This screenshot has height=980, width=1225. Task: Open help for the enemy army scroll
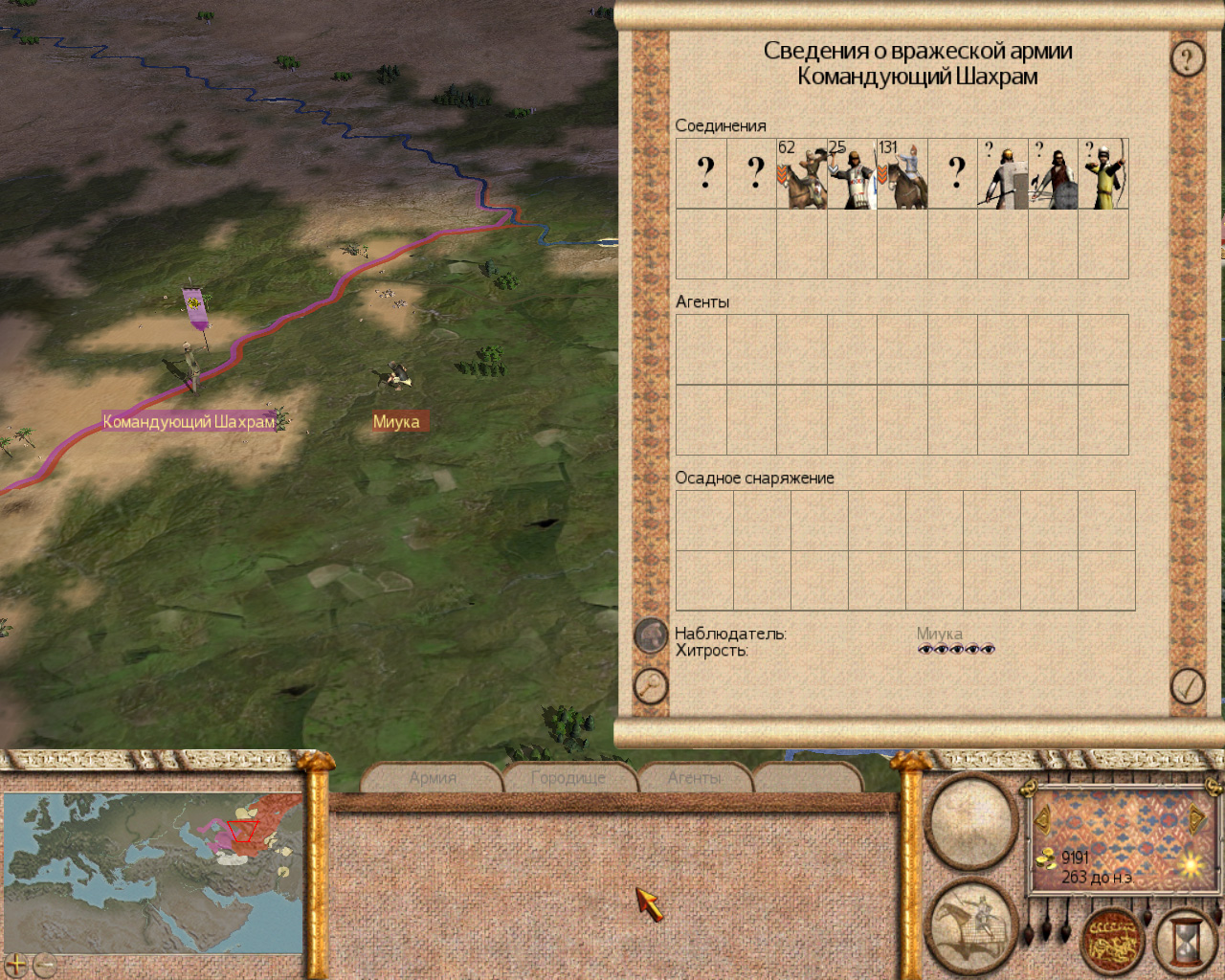click(1188, 59)
